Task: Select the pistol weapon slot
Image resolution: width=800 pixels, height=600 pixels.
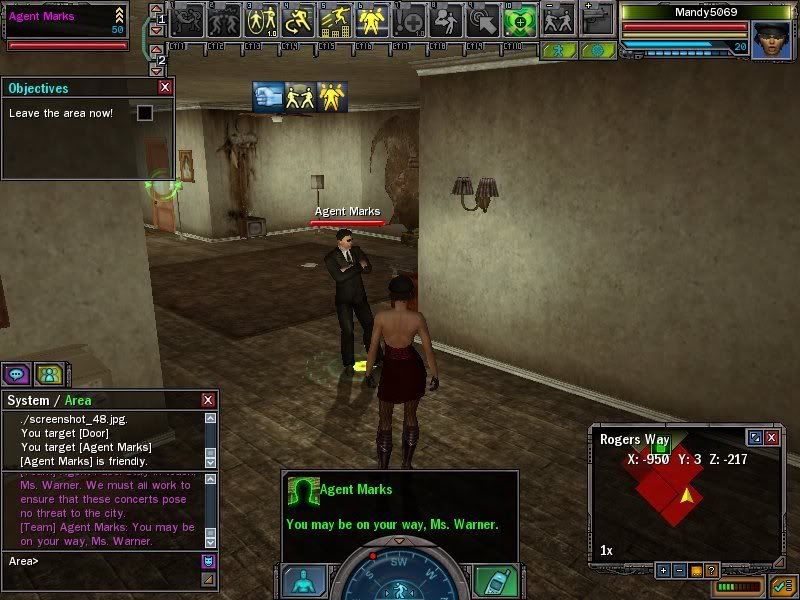Action: 597,18
